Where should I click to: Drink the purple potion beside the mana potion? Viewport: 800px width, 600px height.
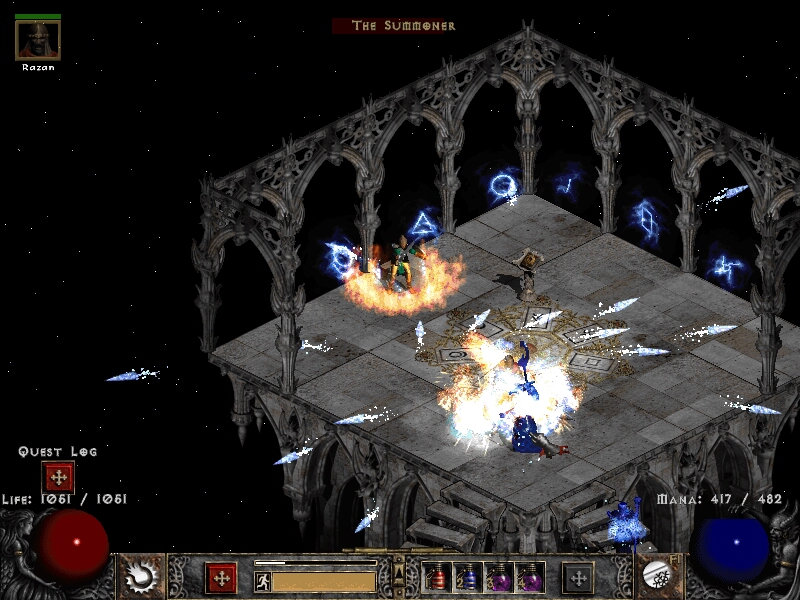(x=497, y=577)
